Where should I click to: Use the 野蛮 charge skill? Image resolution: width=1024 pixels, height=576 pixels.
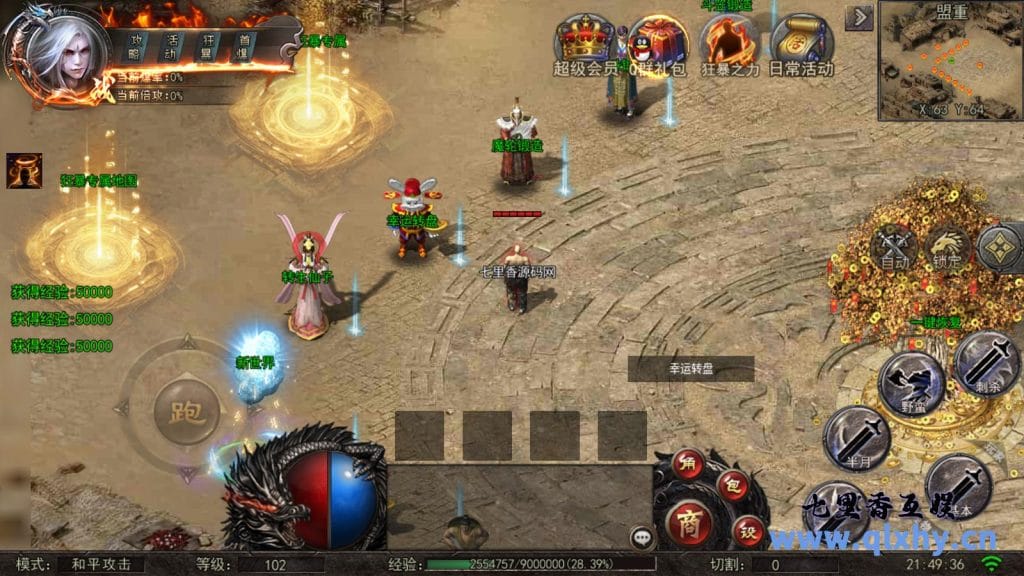(911, 383)
